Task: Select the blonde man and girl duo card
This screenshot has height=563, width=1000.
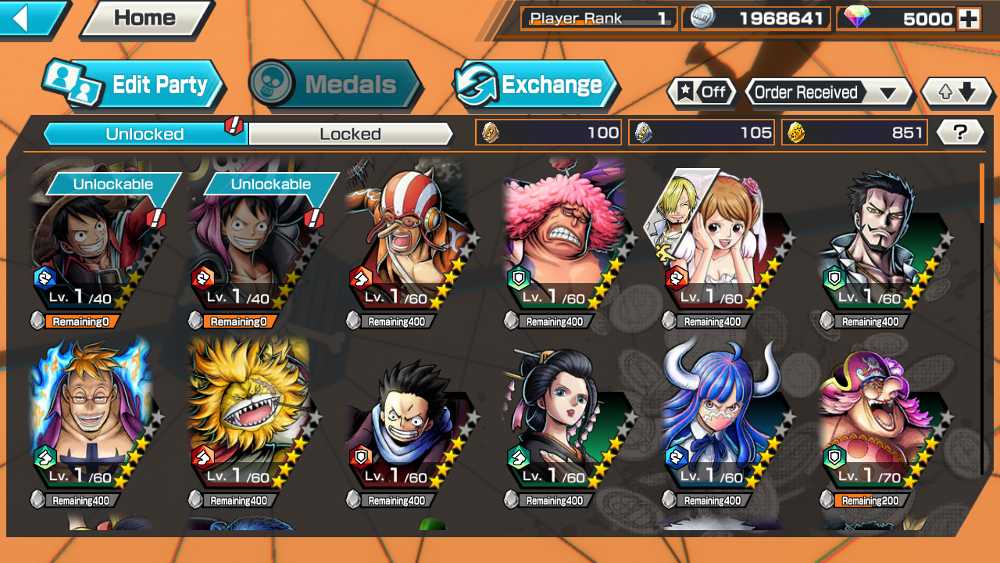Action: pyautogui.click(x=720, y=247)
